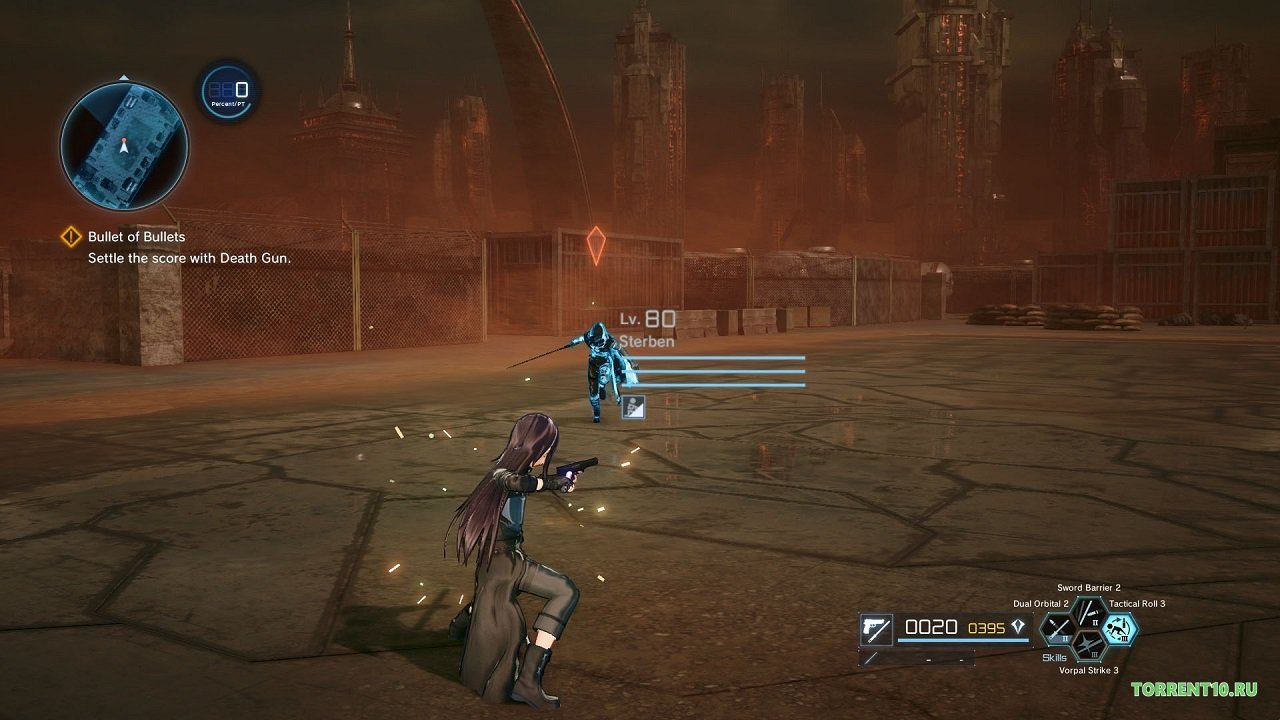Select the Dual Orbital 2 skill icon
Image resolution: width=1280 pixels, height=720 pixels.
1057,628
